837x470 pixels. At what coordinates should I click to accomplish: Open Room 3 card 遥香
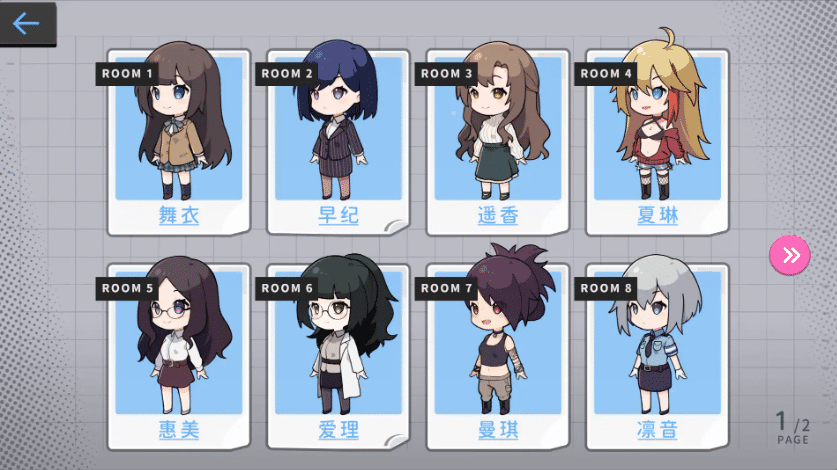click(497, 140)
